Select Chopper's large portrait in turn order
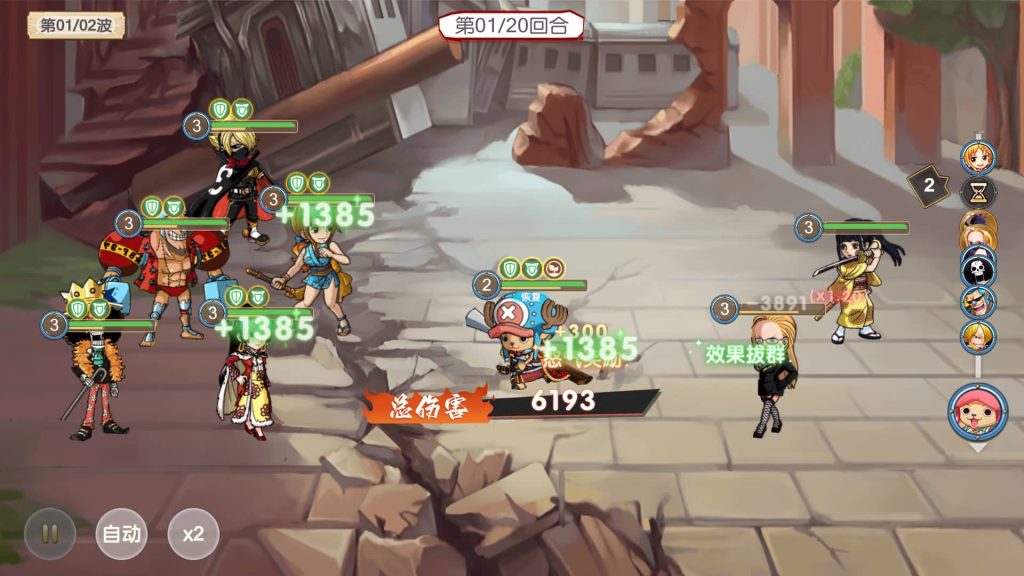 pos(976,411)
